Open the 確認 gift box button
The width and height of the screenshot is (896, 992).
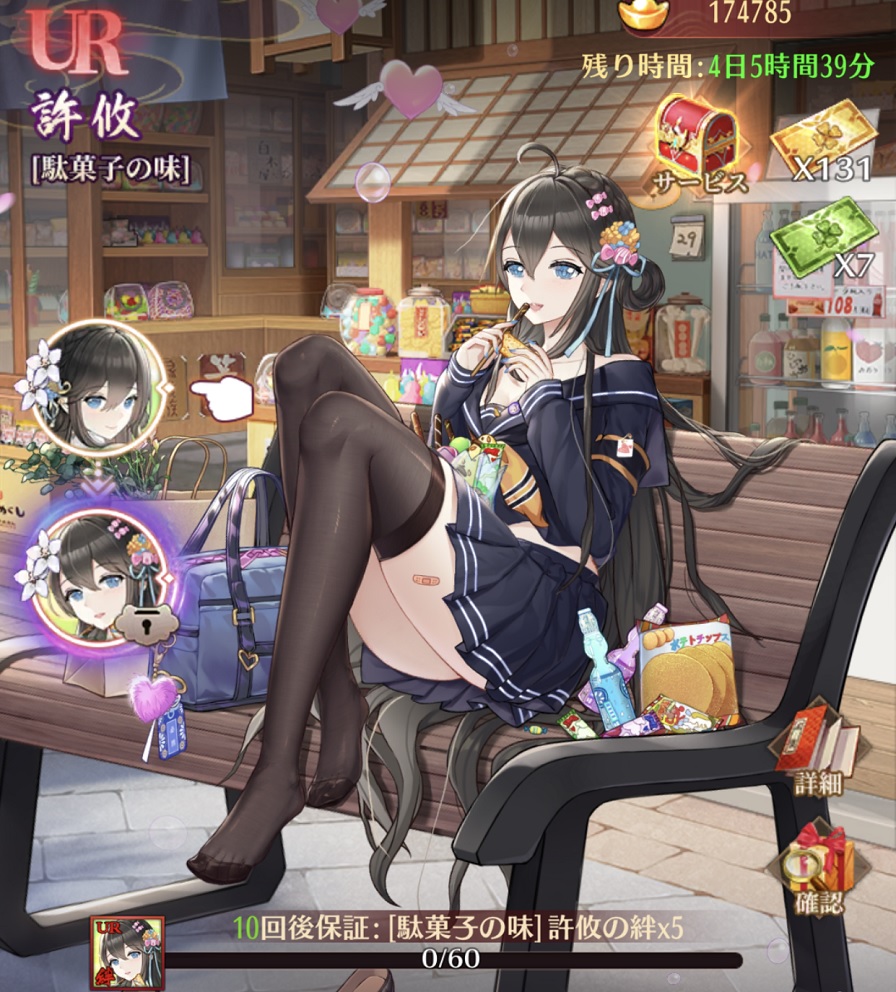click(x=822, y=866)
